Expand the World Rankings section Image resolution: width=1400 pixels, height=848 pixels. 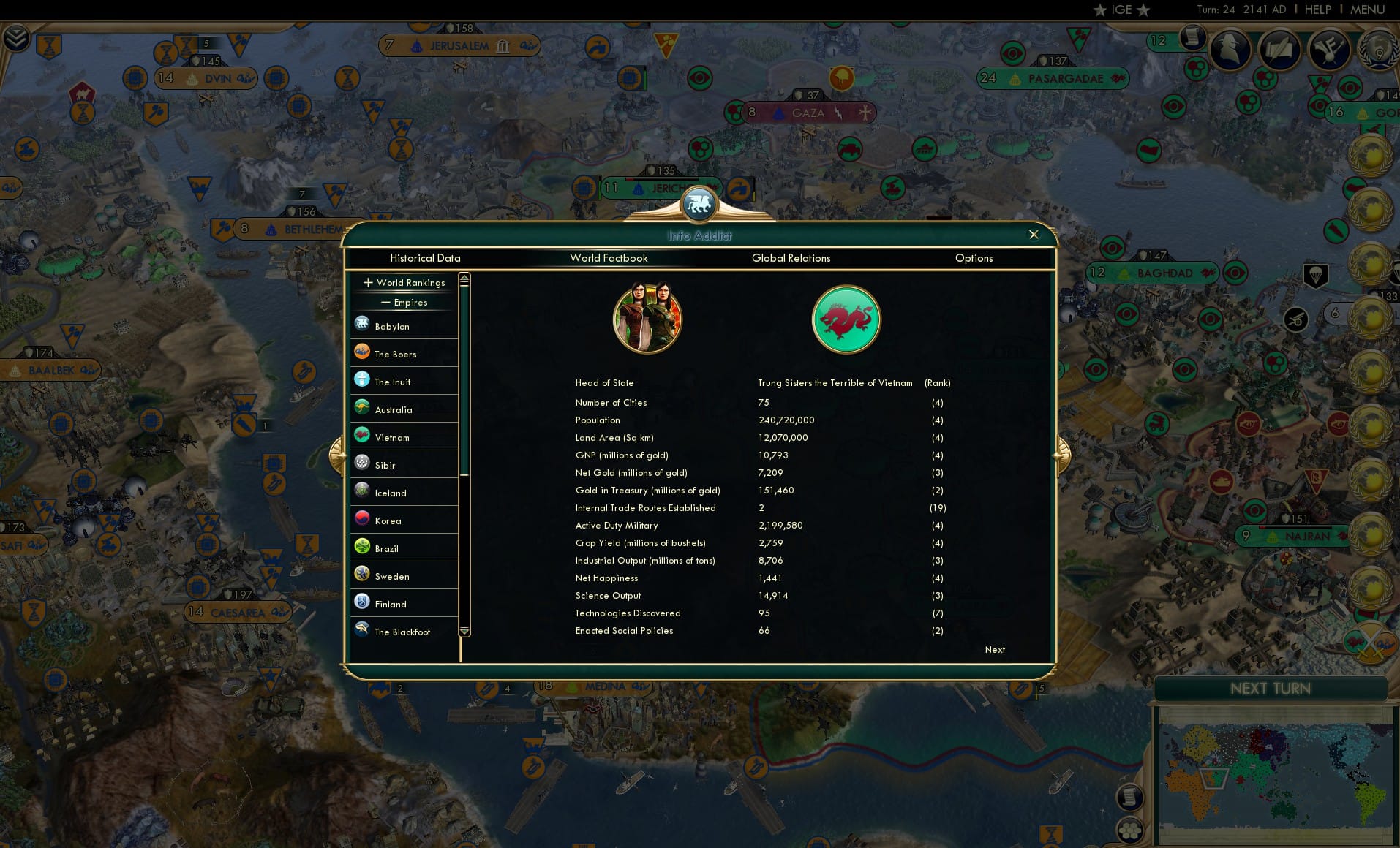point(404,282)
